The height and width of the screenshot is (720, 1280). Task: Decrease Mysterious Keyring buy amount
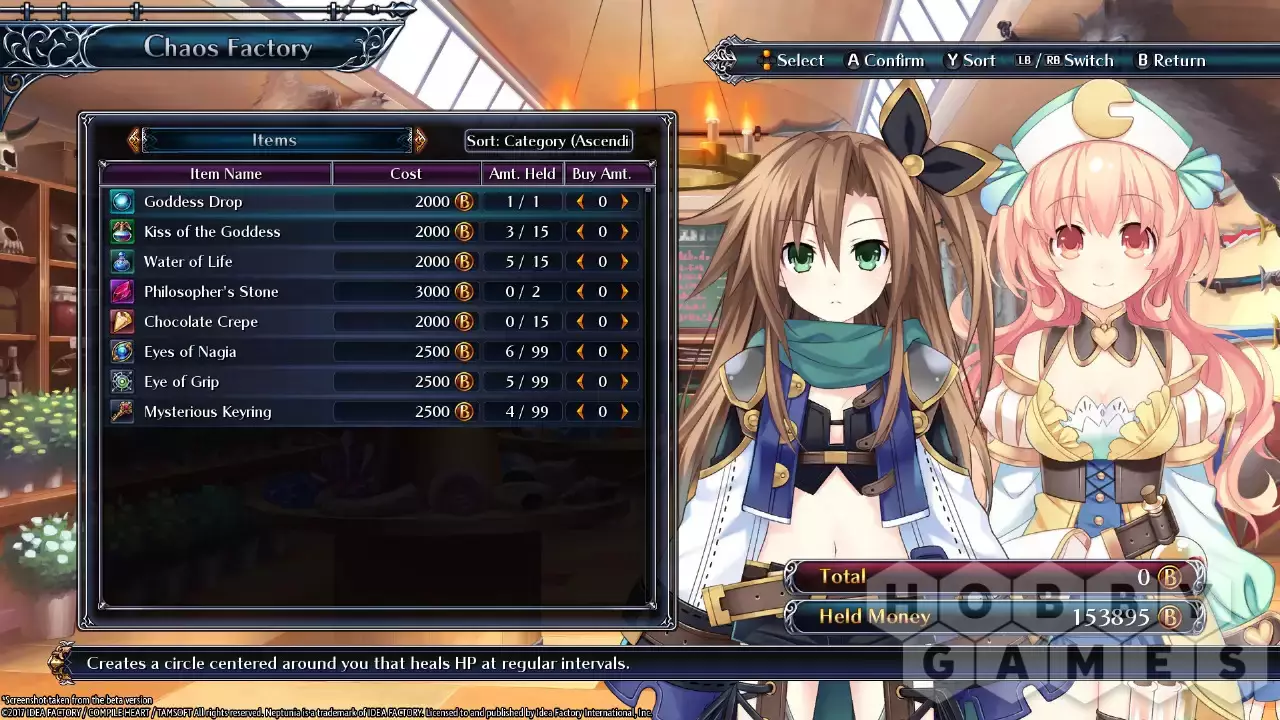point(580,412)
